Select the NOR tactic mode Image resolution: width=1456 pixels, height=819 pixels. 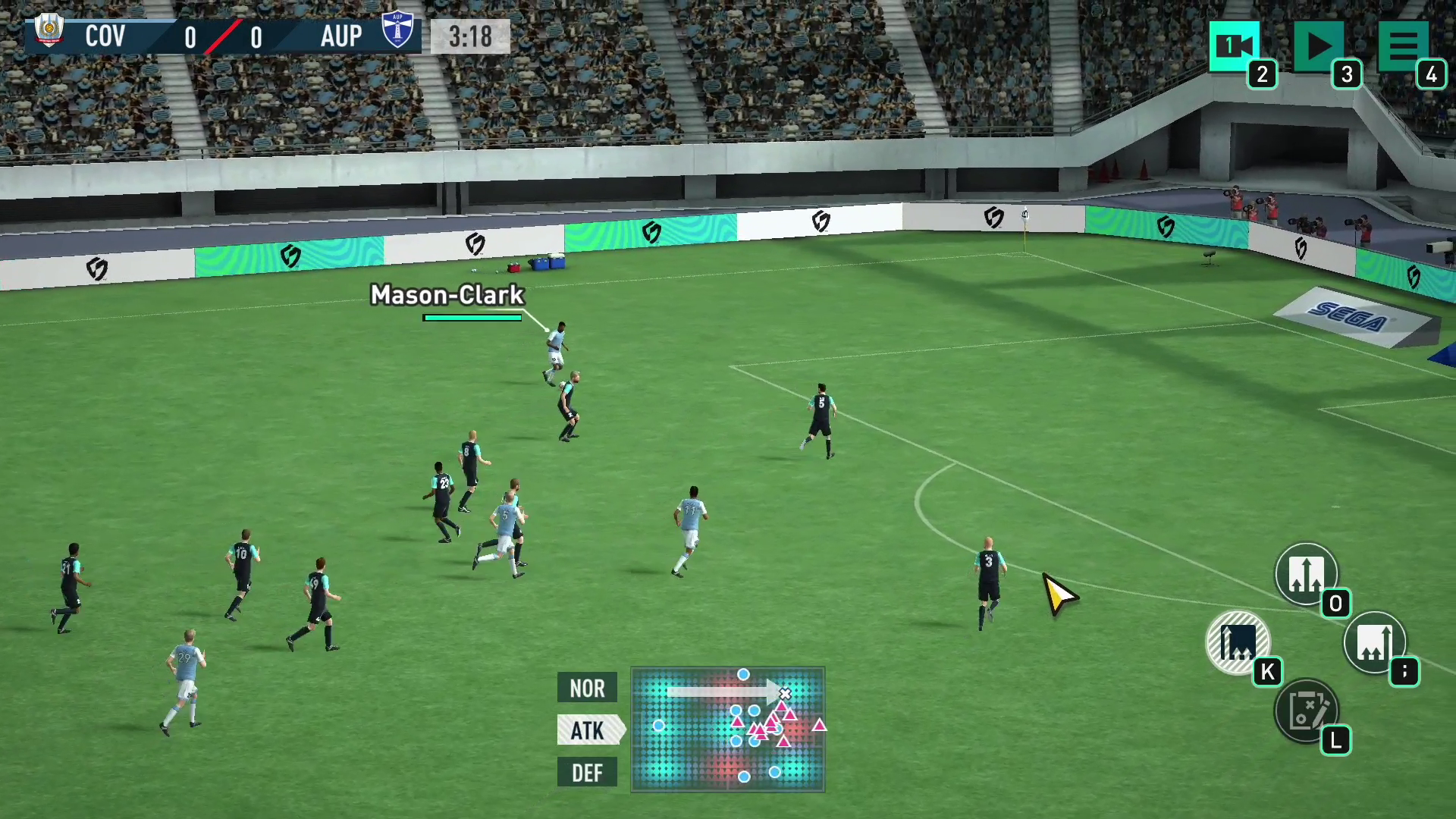click(x=587, y=688)
